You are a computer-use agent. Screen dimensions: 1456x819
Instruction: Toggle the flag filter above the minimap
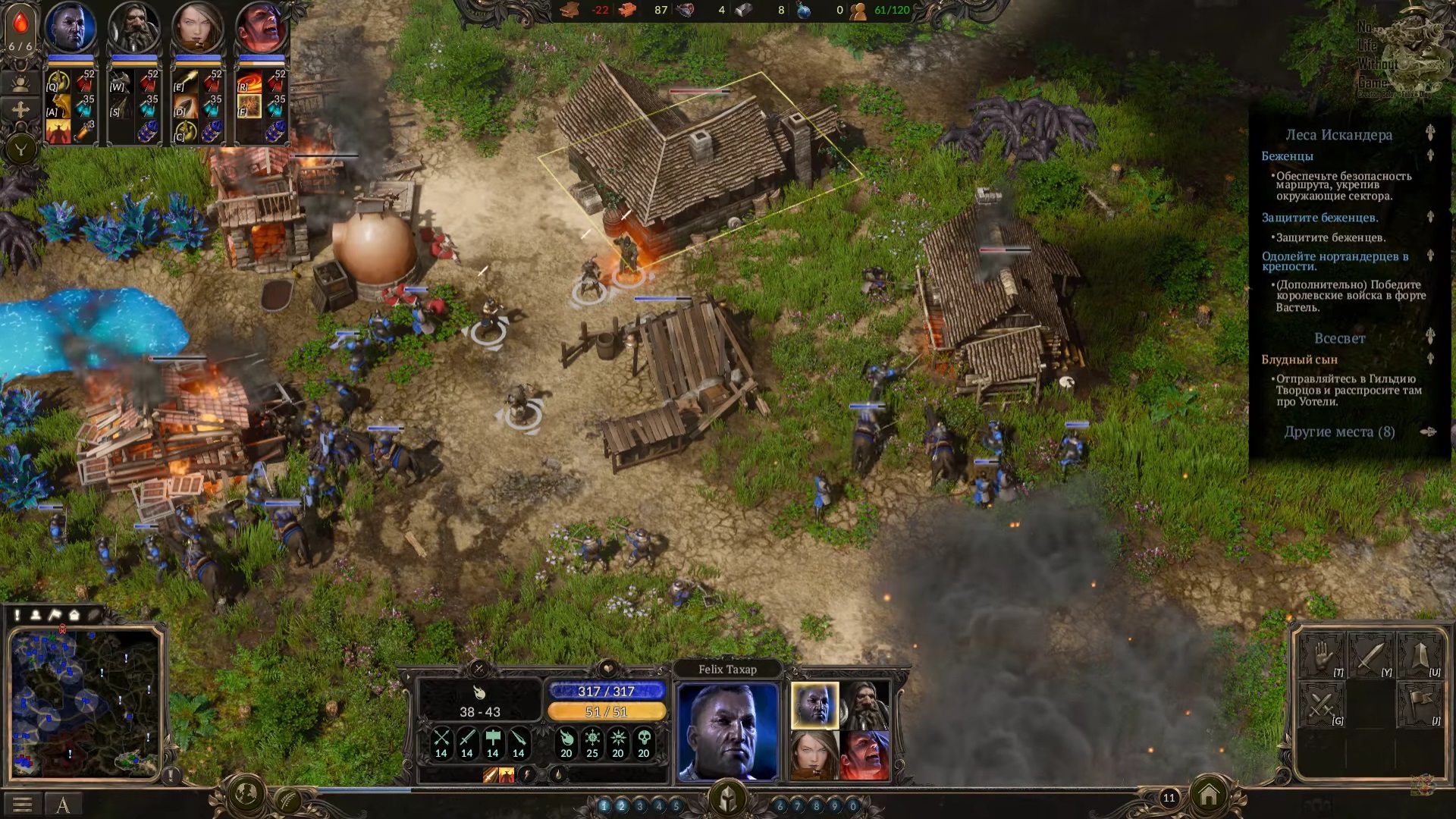[x=55, y=615]
